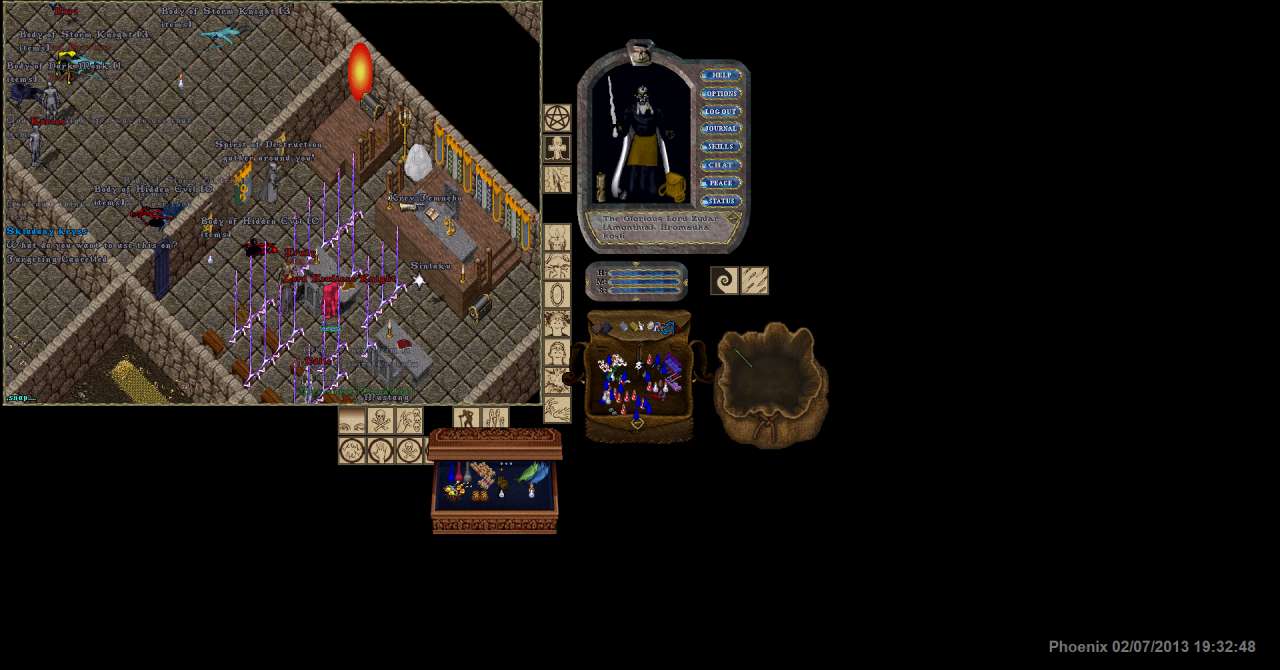Cast the swirl spiral spell icon
Viewport: 1280px width, 670px height.
[725, 281]
